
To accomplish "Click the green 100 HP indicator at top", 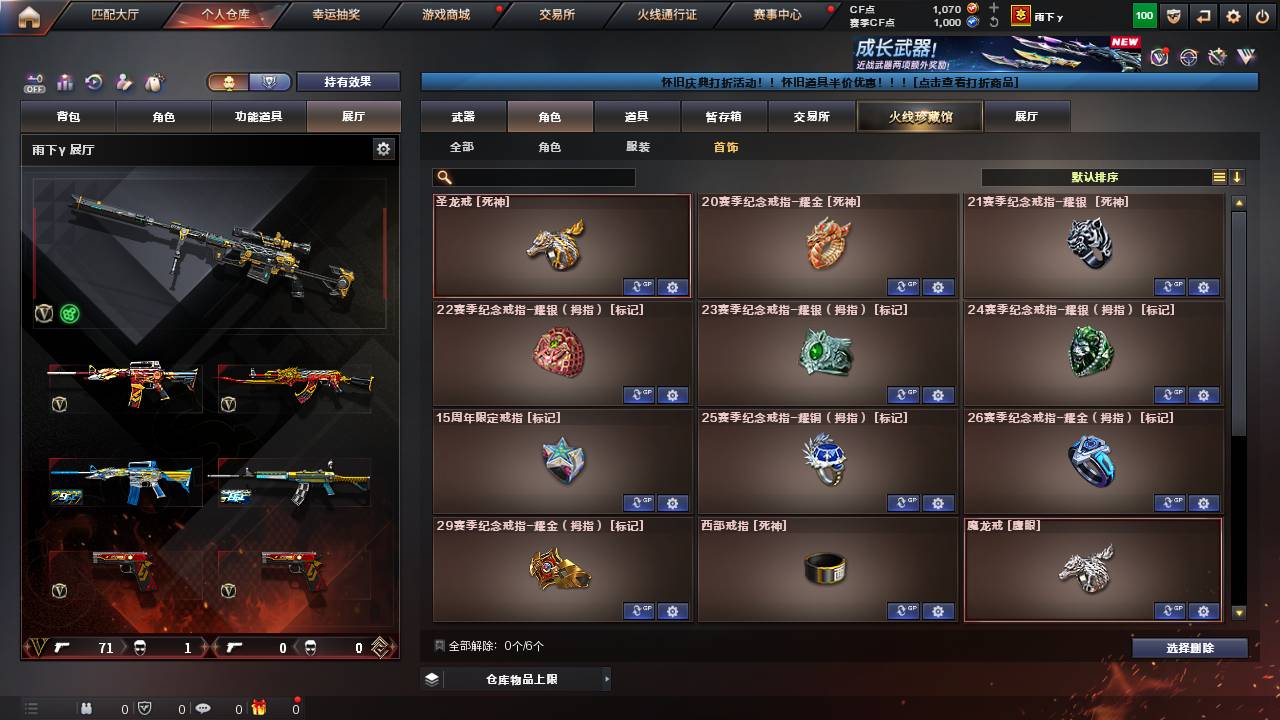I will (1145, 15).
